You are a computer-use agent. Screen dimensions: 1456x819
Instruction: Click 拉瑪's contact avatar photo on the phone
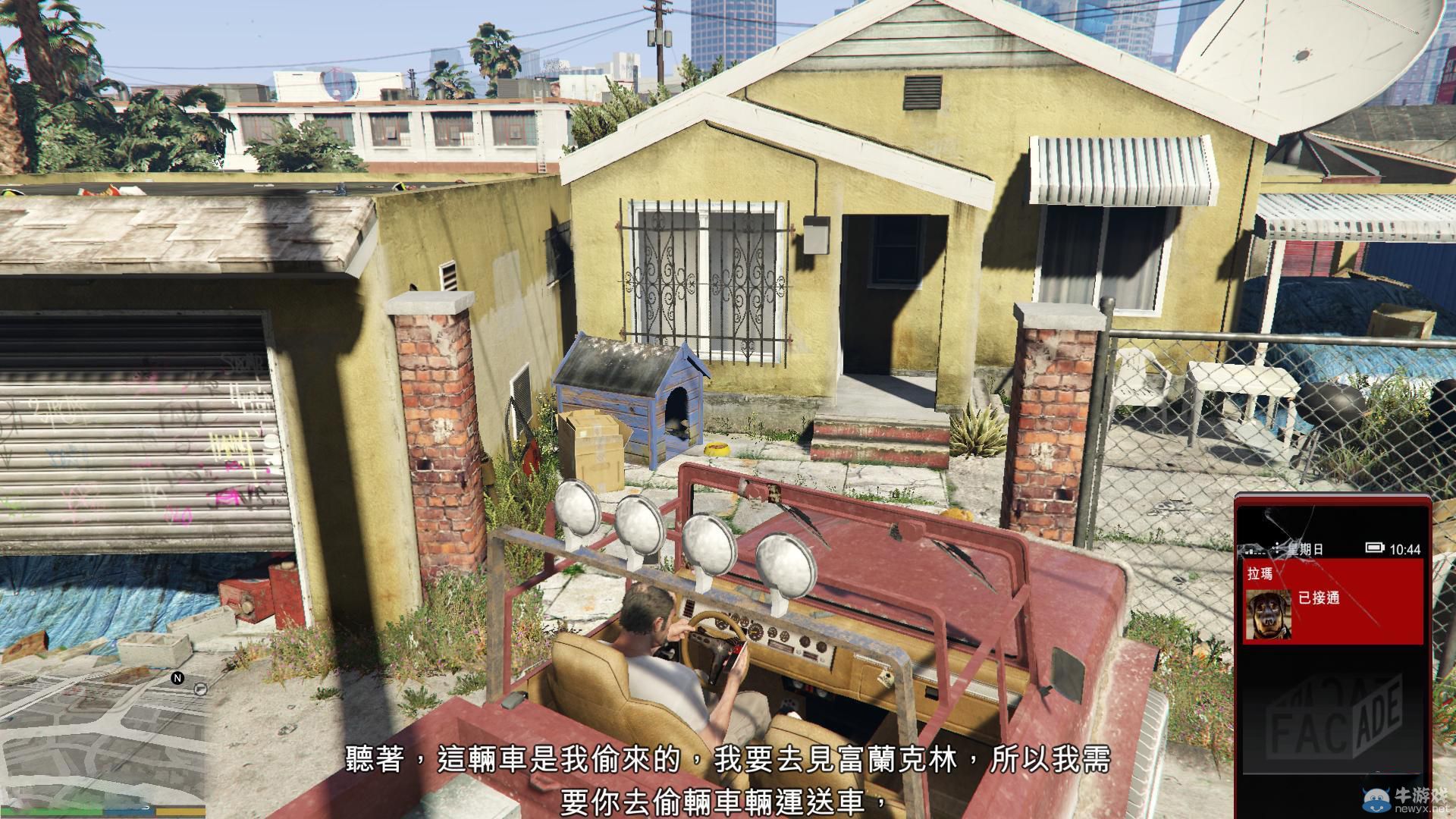click(x=1269, y=615)
